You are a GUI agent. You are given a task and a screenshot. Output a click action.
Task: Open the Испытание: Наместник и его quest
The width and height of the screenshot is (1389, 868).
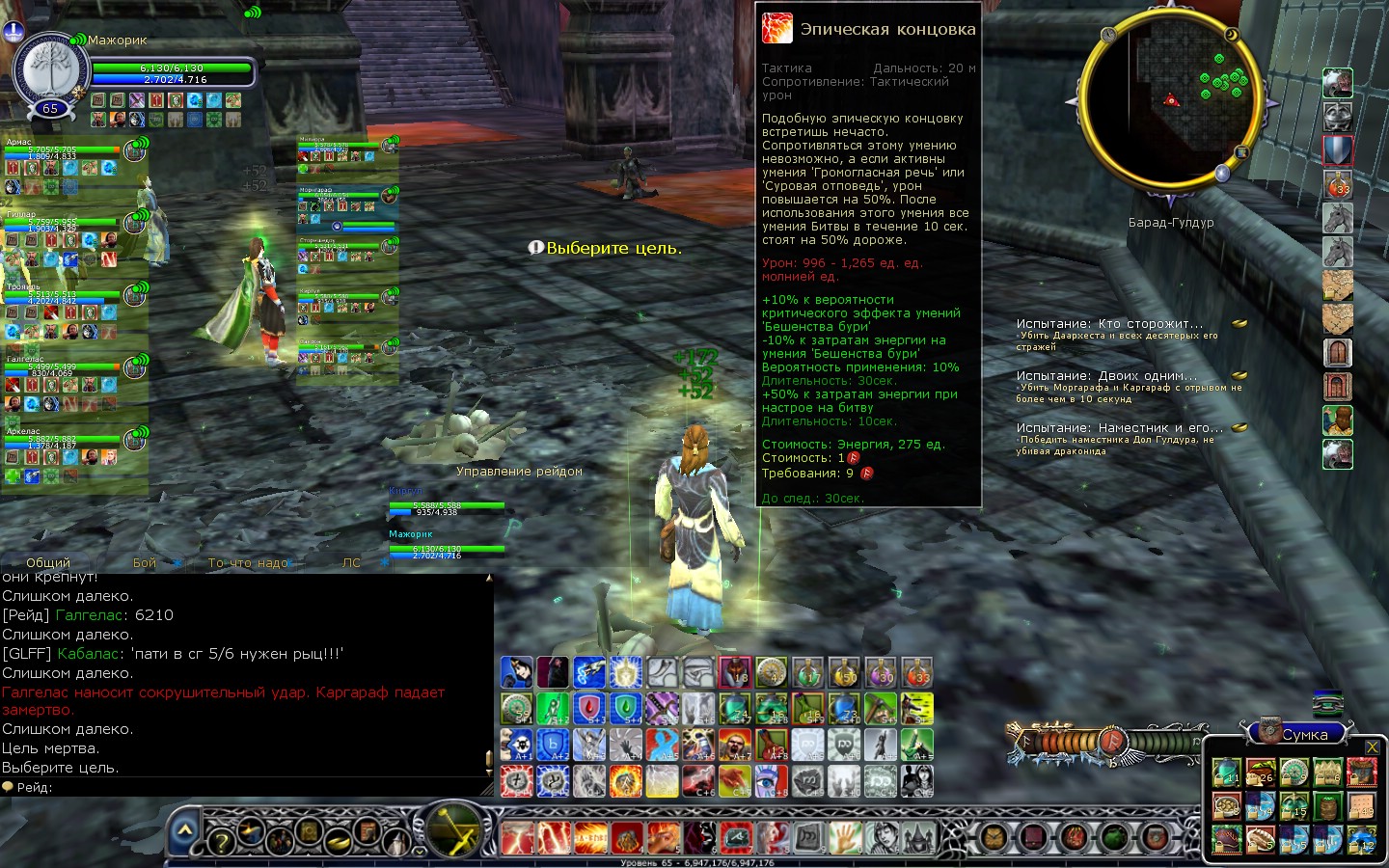[1119, 428]
